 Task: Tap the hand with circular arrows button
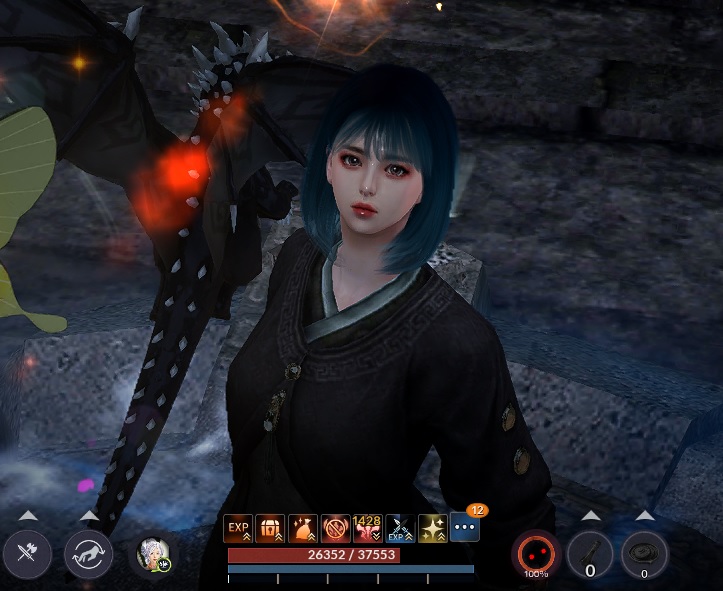coord(88,554)
